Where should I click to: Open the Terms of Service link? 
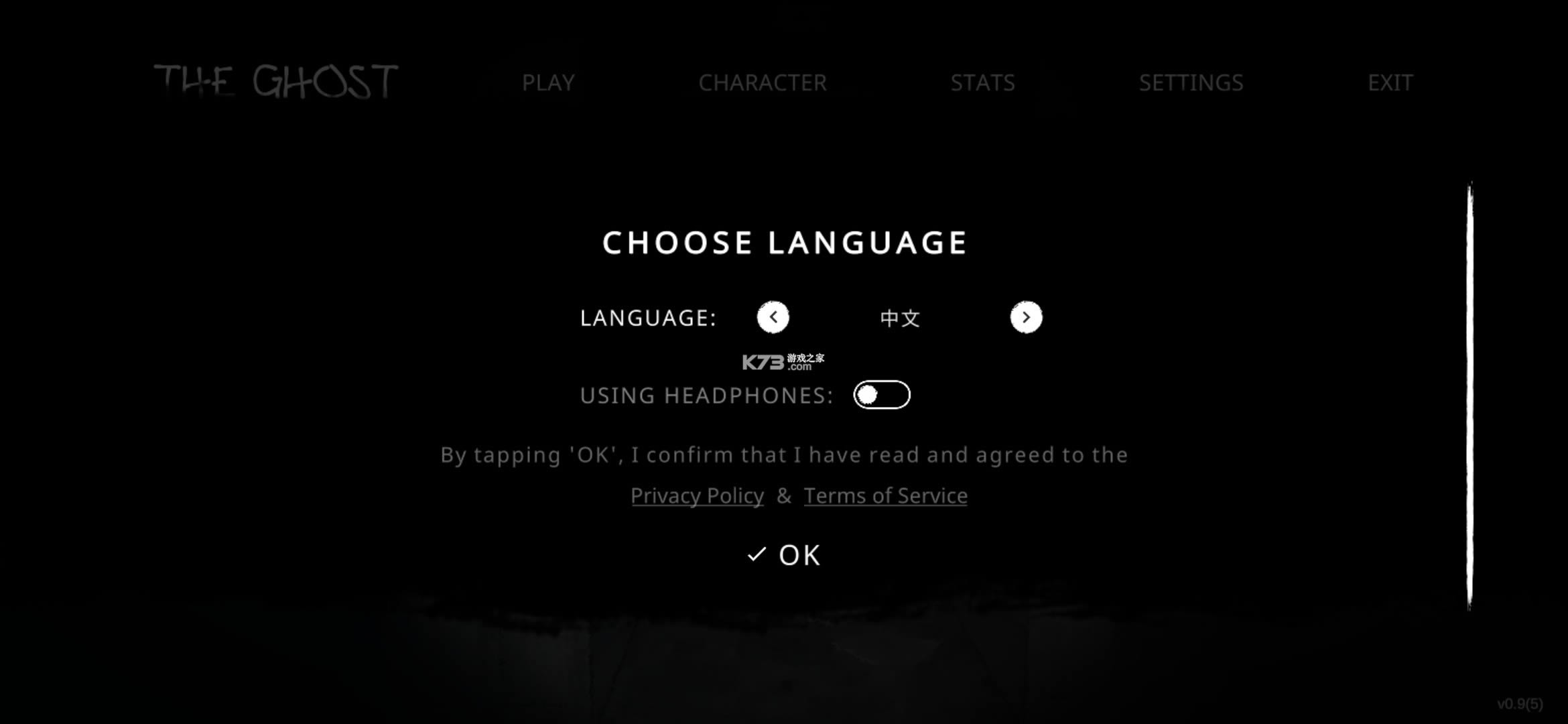(885, 495)
